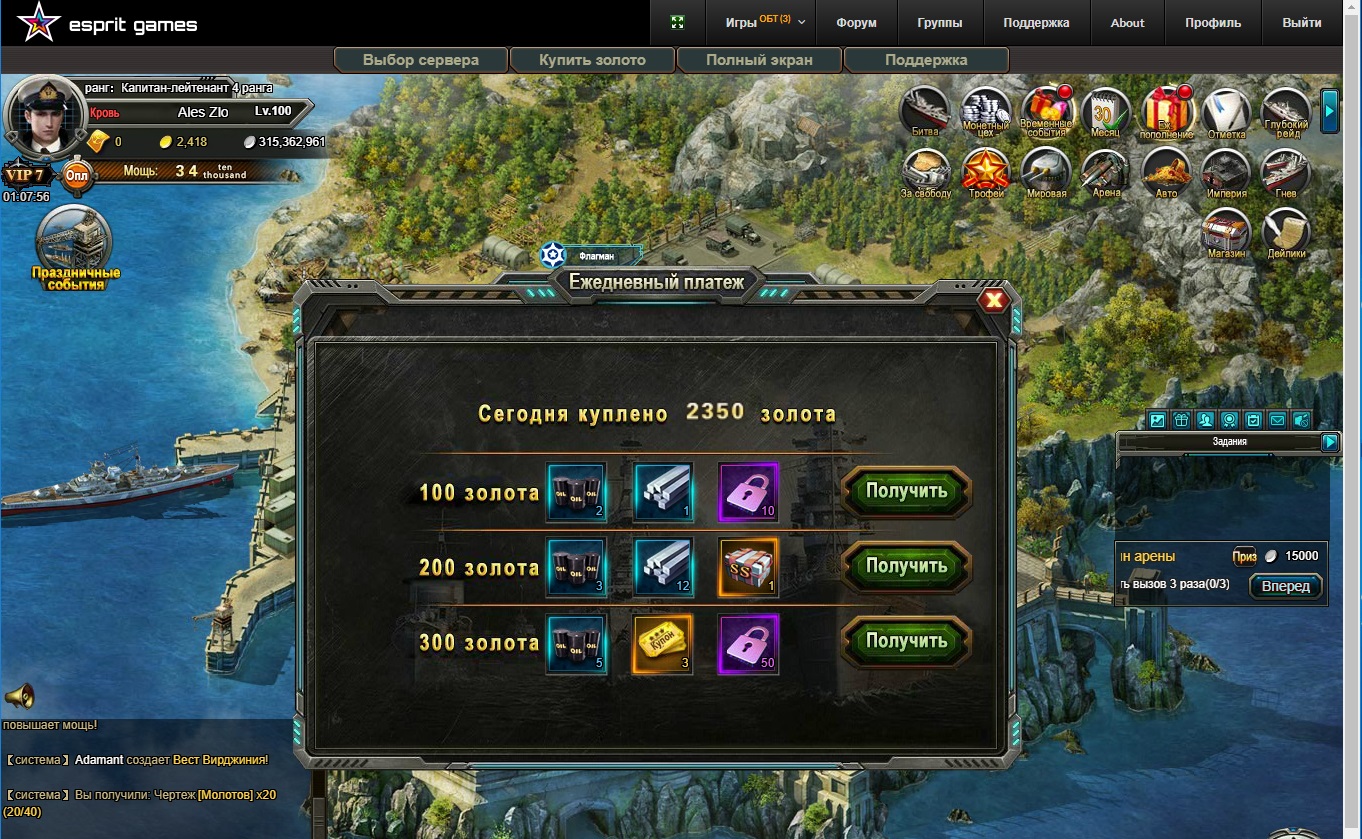Viewport: 1362px width, 839px height.
Task: Open the Дейлики scroll icon
Action: [1286, 232]
